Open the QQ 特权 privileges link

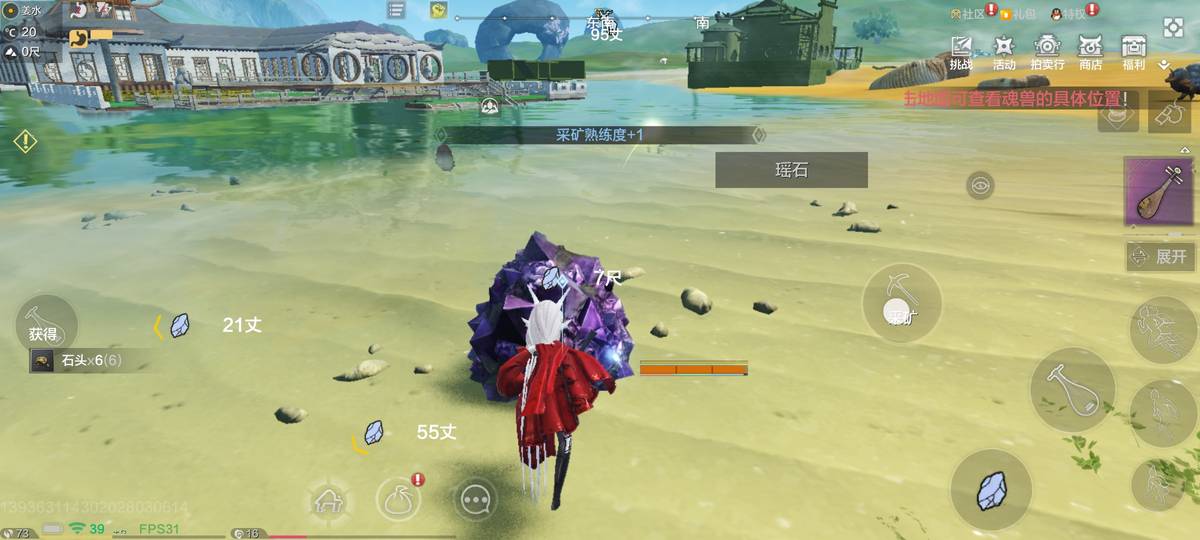tap(1068, 14)
